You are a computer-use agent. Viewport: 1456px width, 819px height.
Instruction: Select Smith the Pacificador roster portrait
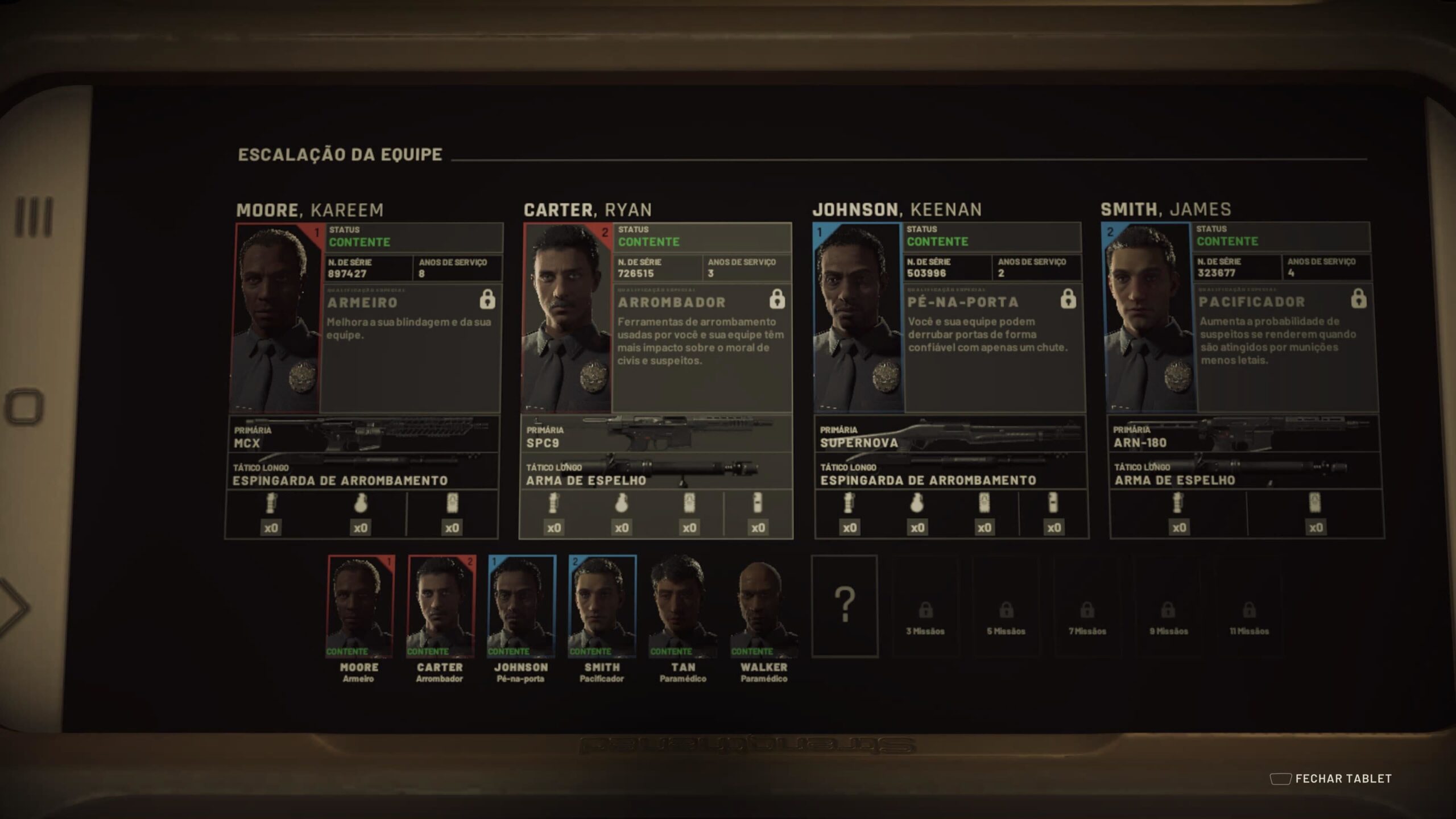click(x=602, y=606)
